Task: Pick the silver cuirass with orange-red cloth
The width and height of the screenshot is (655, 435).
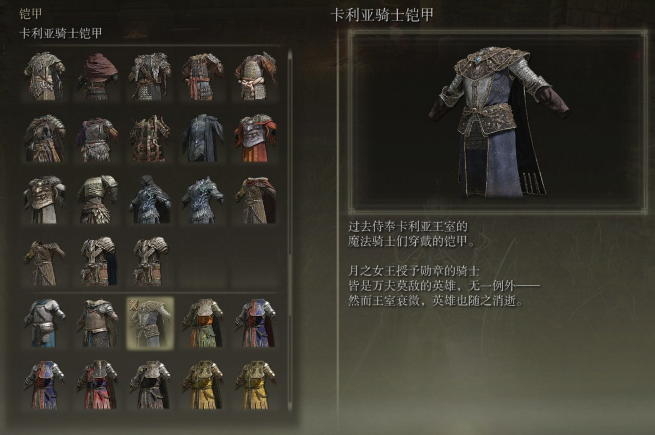Action: point(254,138)
